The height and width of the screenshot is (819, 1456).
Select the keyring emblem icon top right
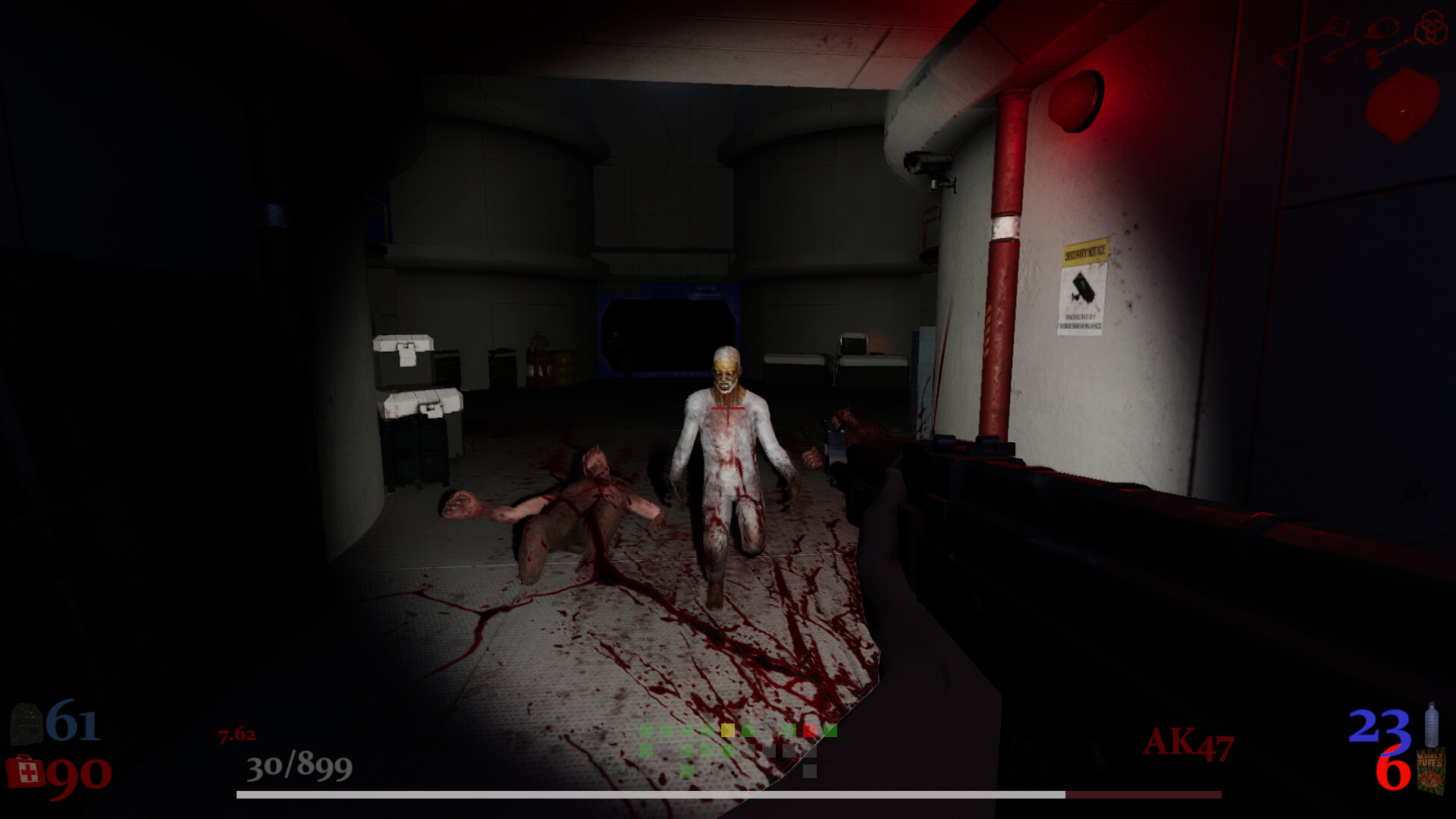pos(1431,25)
